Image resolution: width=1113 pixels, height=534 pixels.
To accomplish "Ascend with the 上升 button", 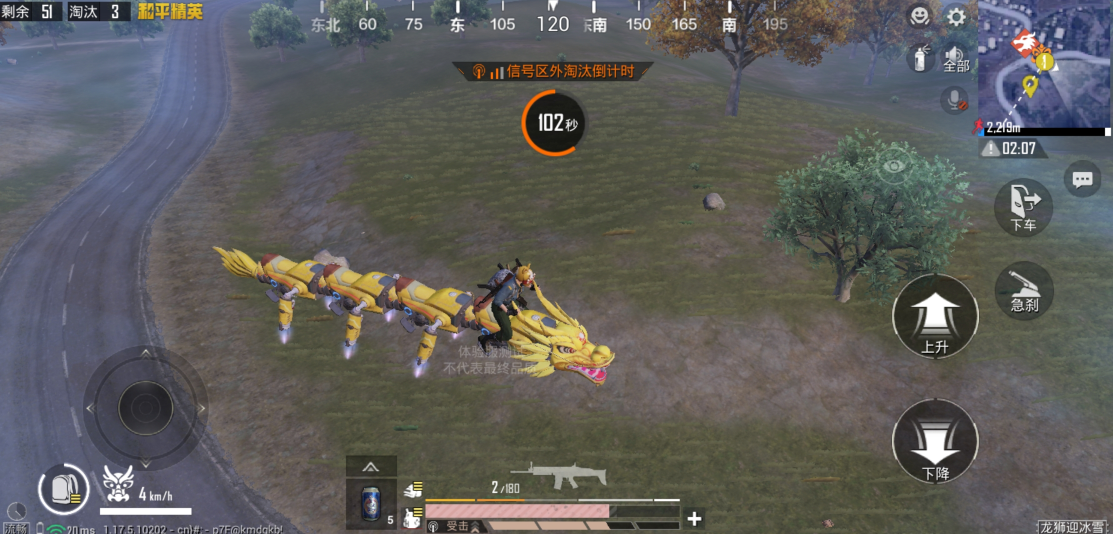I will (x=934, y=317).
